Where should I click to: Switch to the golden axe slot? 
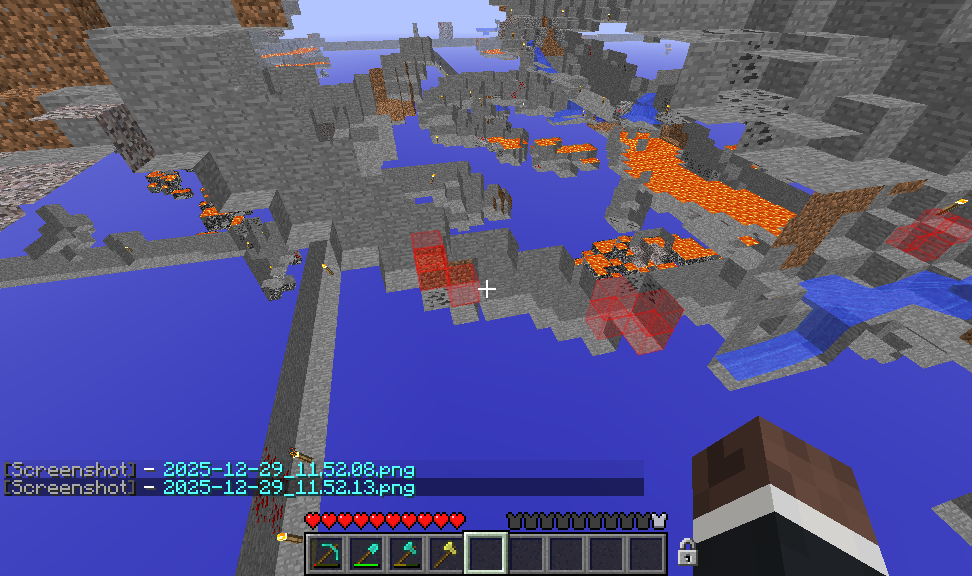447,553
